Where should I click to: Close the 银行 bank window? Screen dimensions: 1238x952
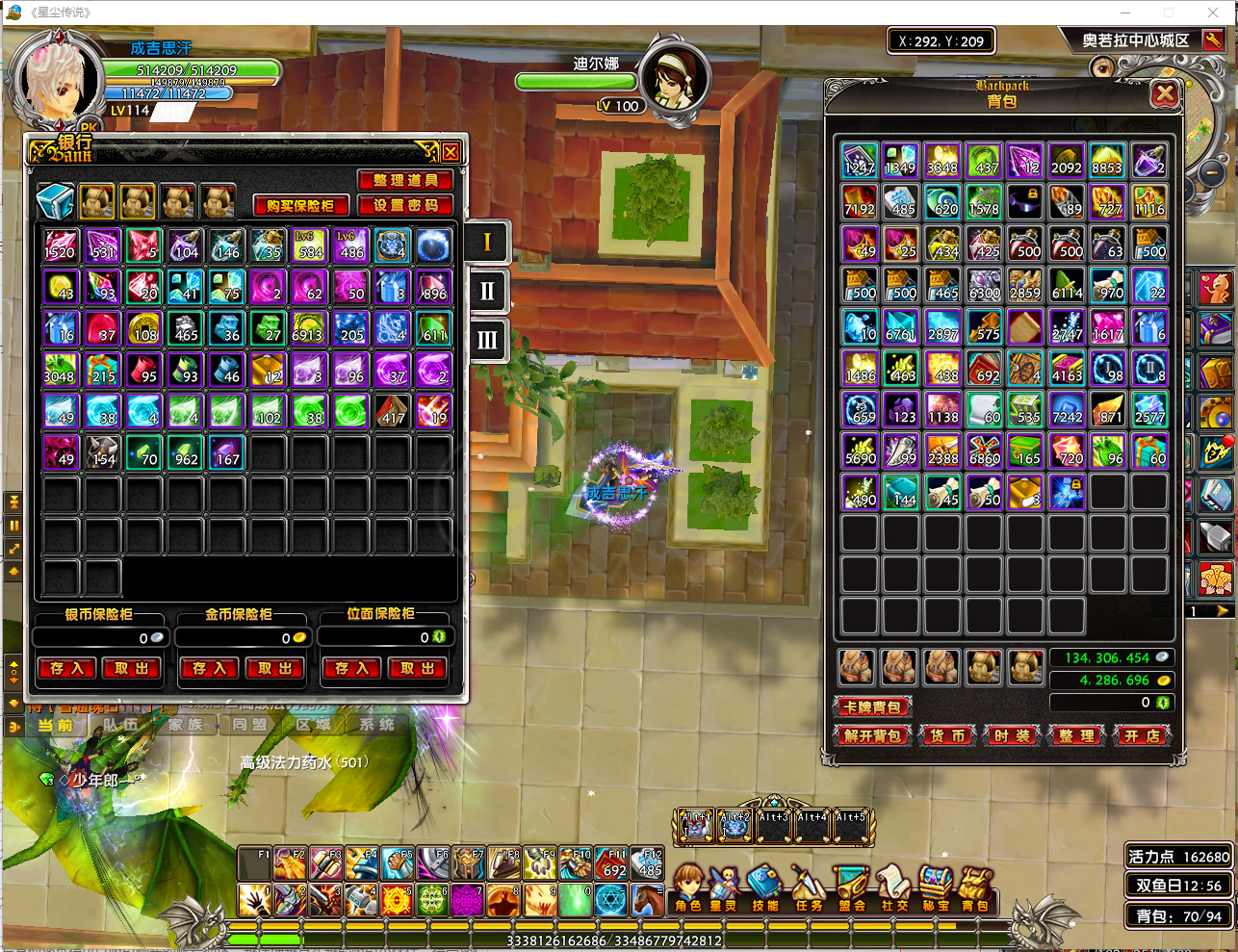[451, 152]
